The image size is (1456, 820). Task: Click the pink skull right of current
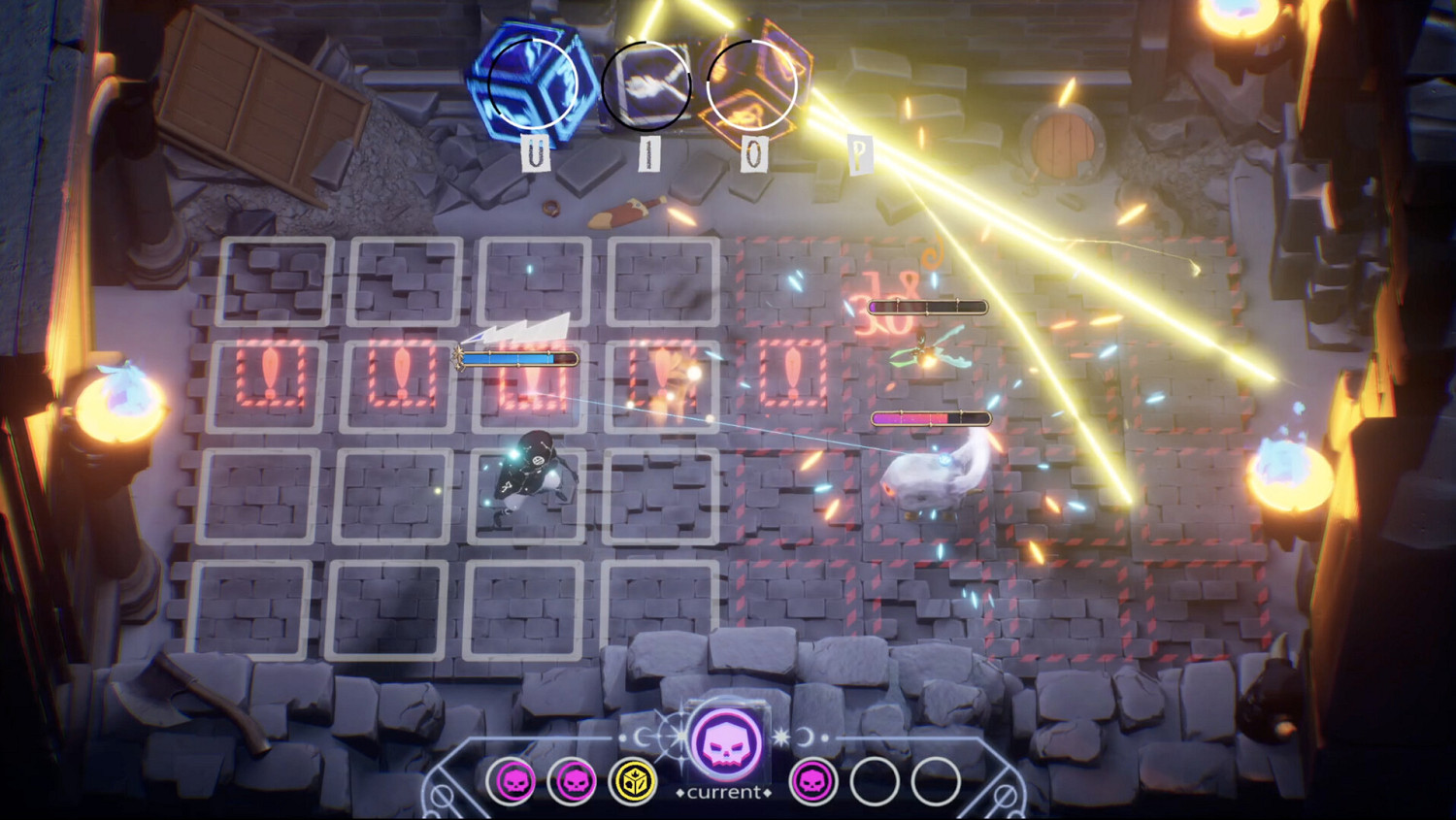pyautogui.click(x=815, y=781)
